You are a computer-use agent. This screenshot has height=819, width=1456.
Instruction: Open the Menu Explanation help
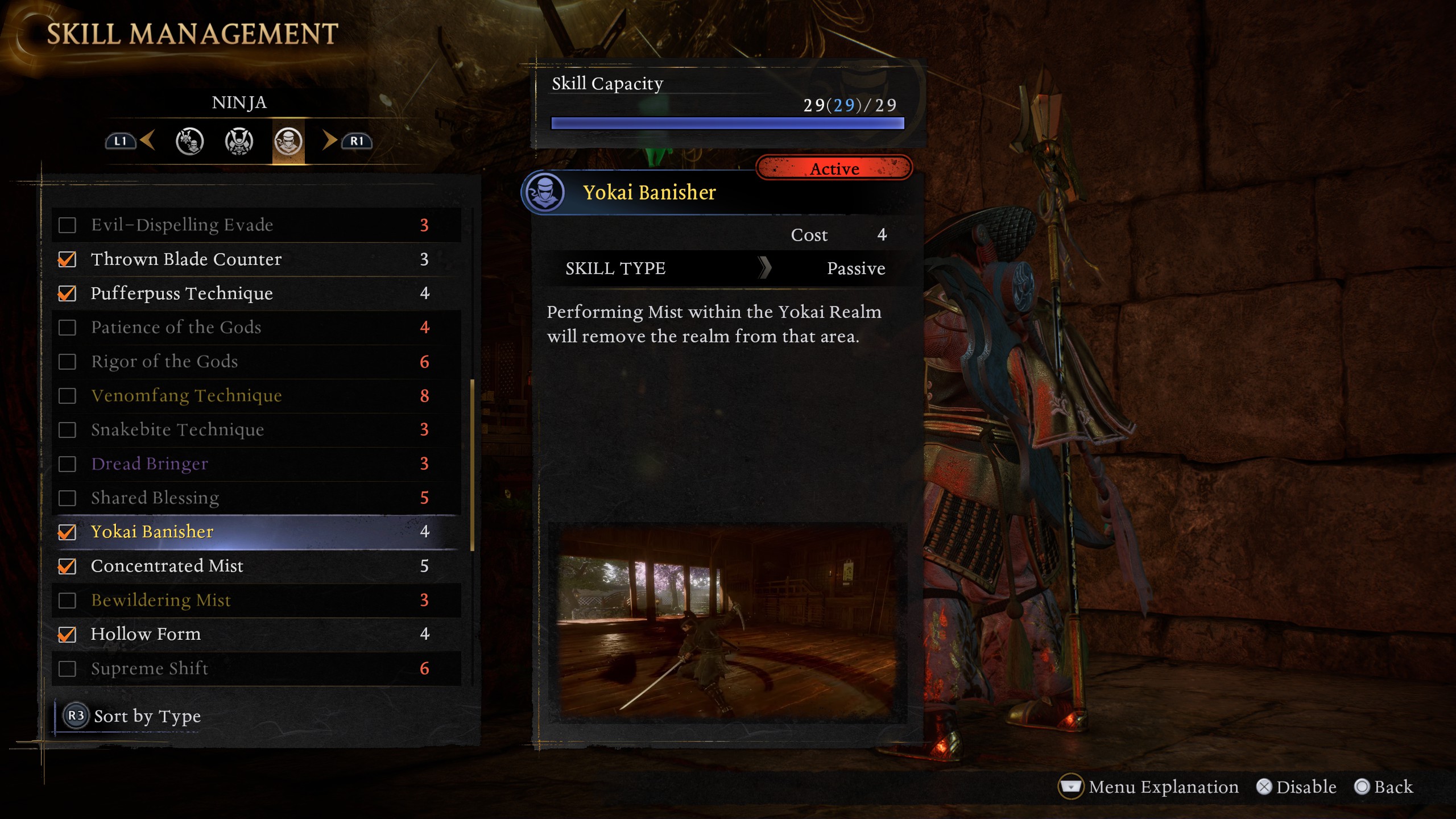pos(1149,787)
